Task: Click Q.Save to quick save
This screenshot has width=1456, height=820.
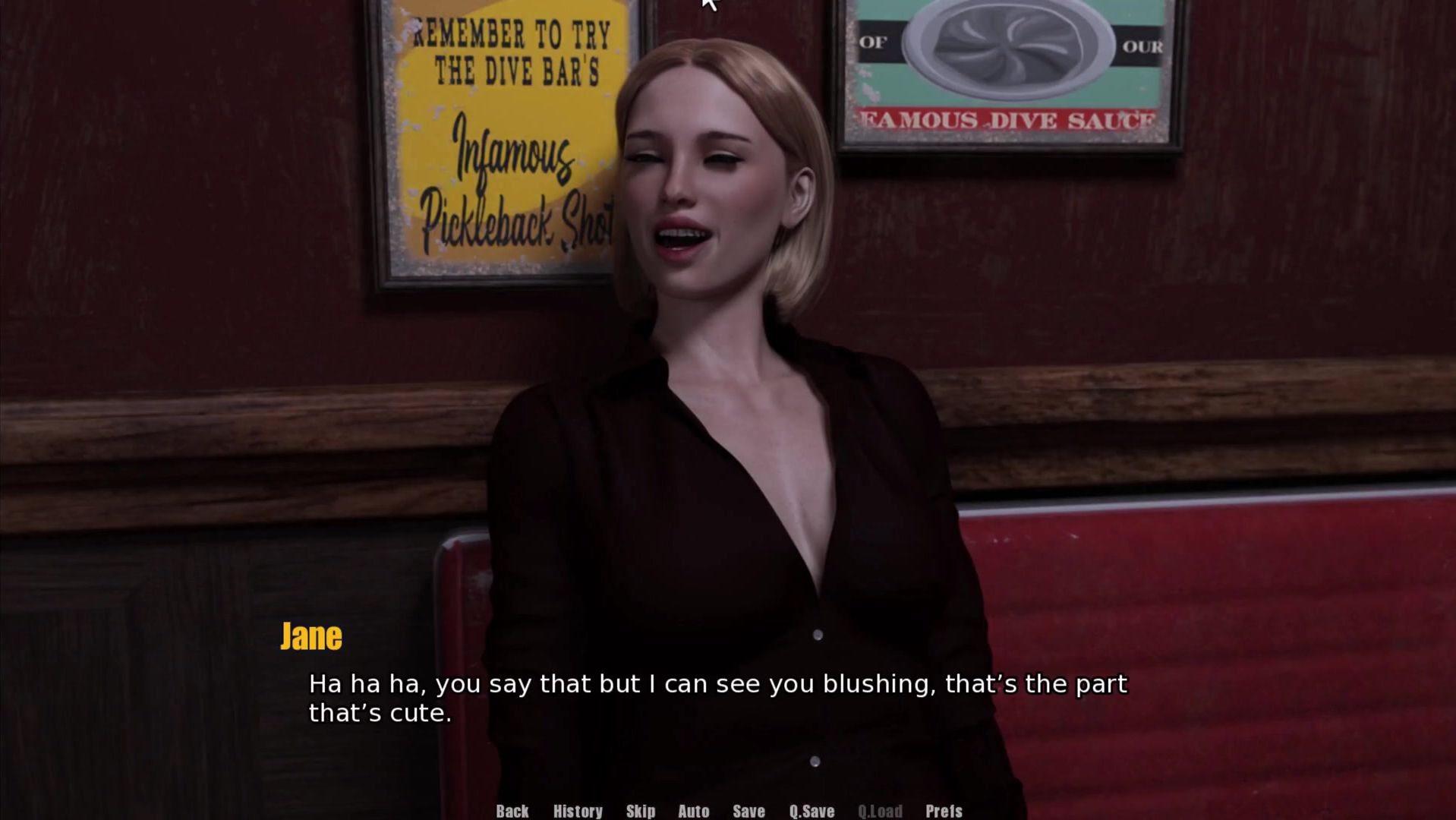Action: [812, 811]
